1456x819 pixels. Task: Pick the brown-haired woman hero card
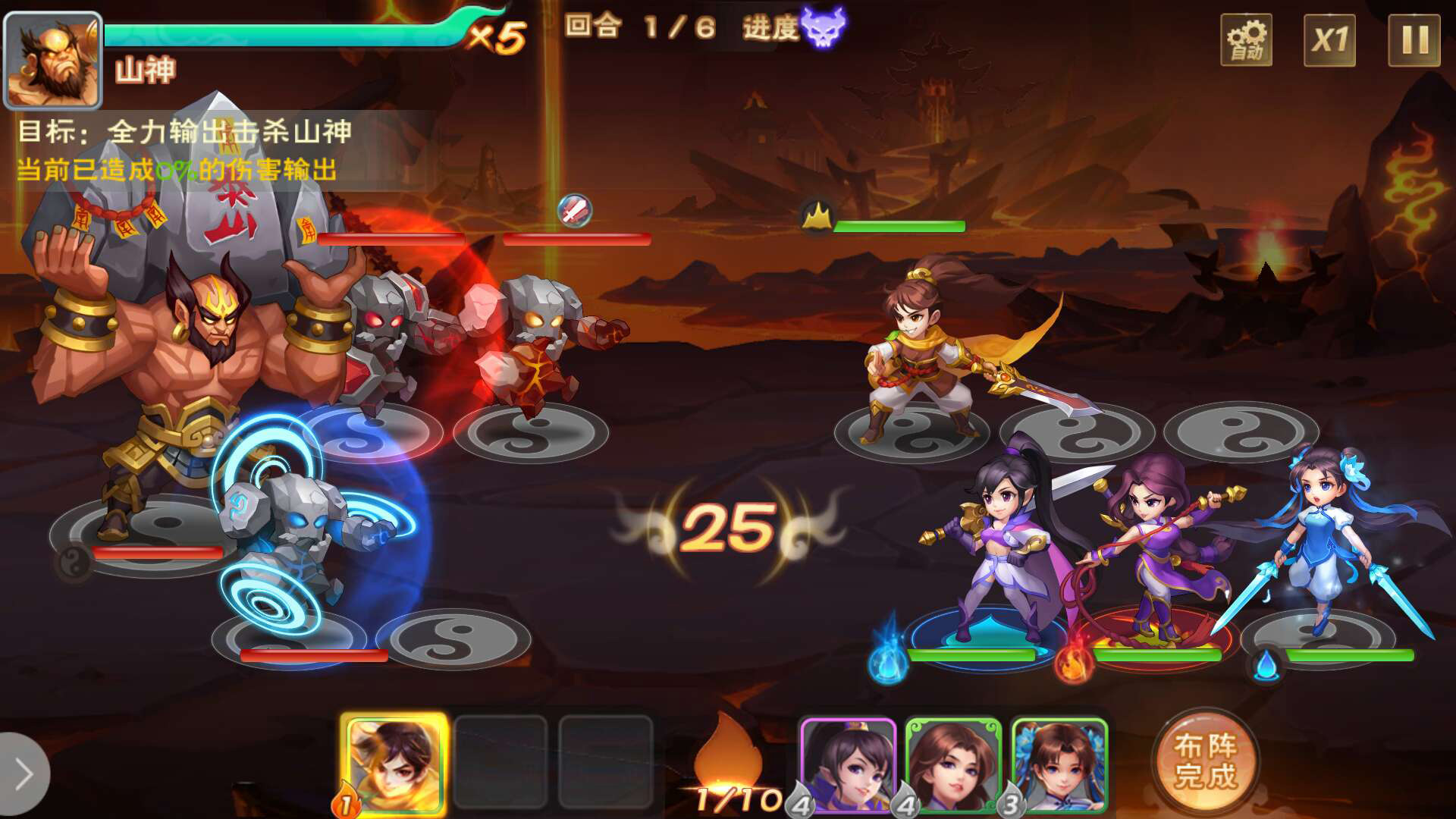pyautogui.click(x=953, y=764)
